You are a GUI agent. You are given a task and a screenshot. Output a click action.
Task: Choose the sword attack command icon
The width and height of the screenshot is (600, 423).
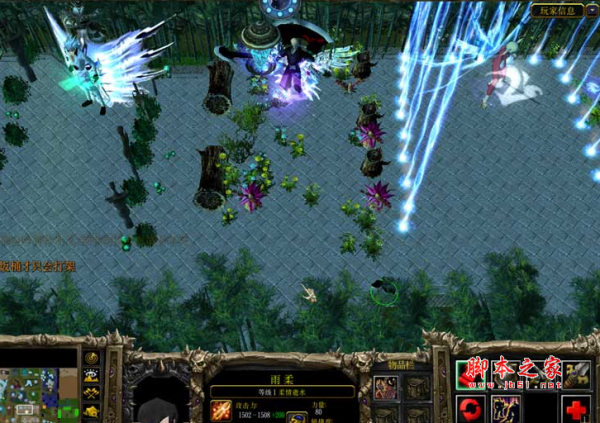click(x=576, y=374)
